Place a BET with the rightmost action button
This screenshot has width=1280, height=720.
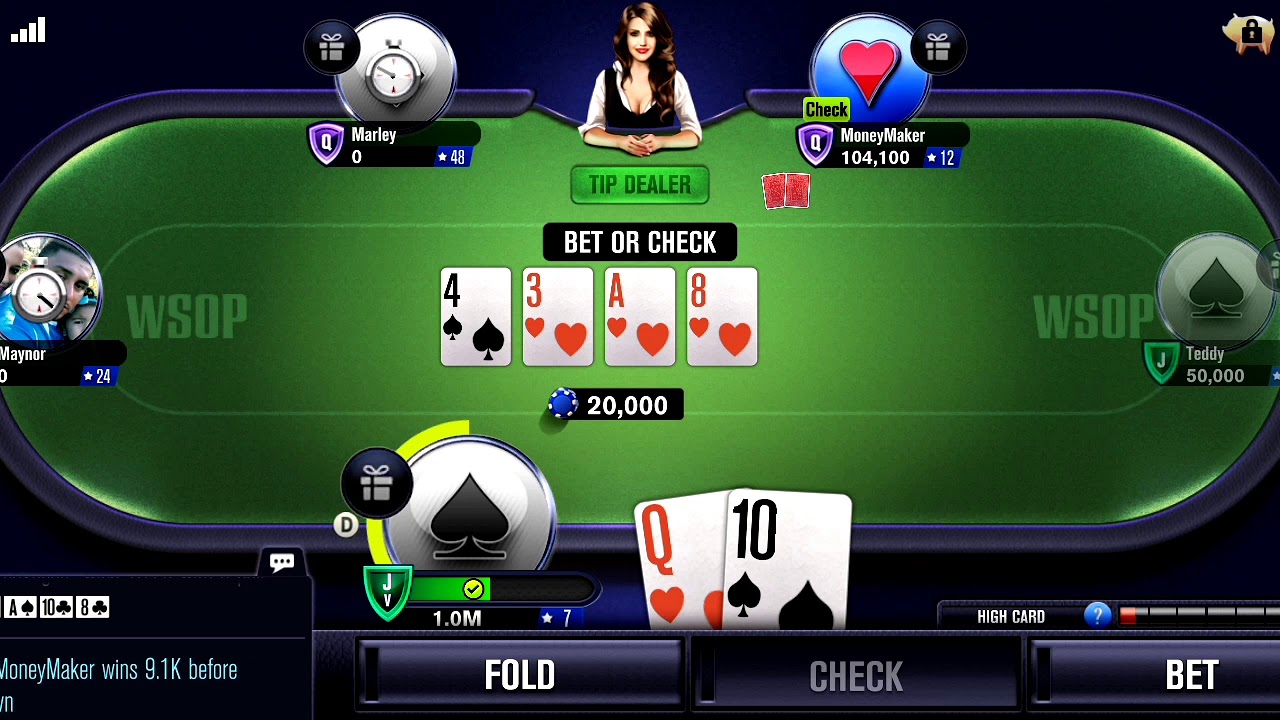click(x=1192, y=675)
